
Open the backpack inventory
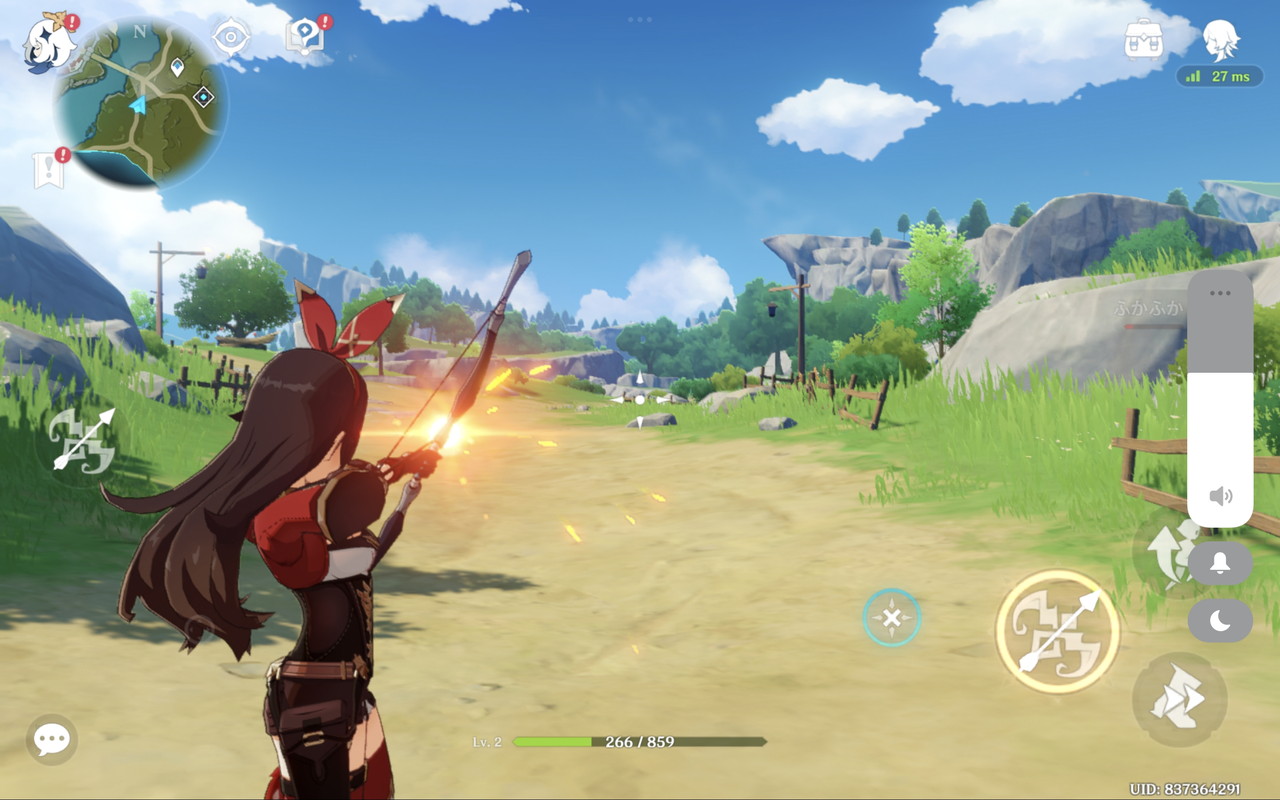pyautogui.click(x=1144, y=40)
